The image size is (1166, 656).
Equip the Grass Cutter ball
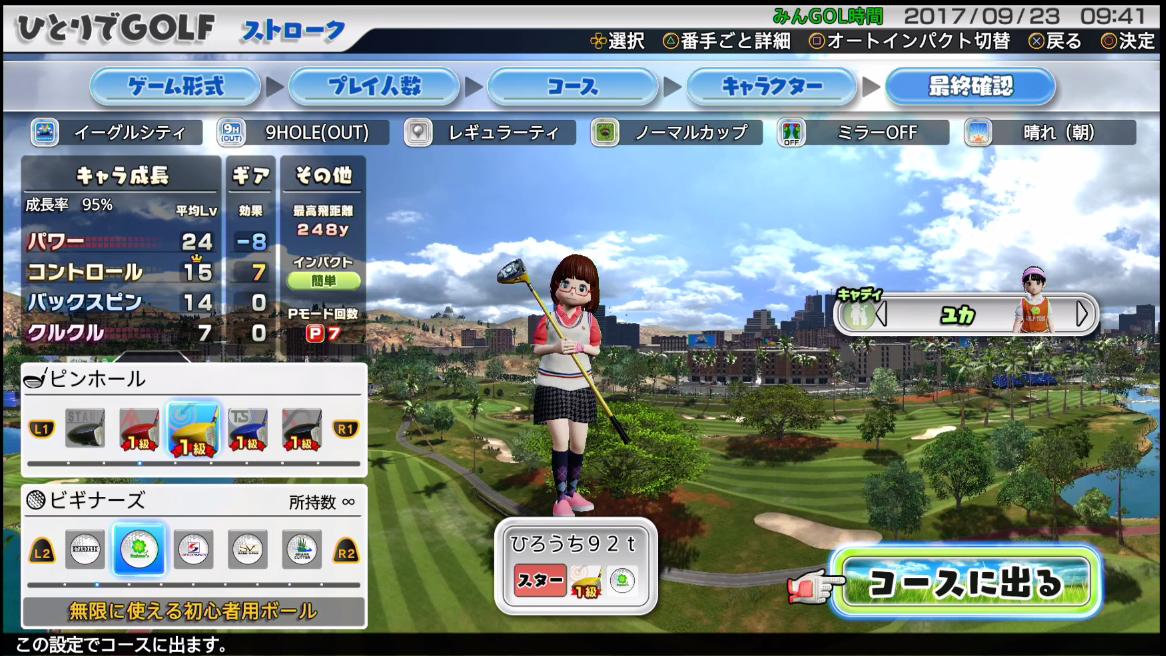coord(301,549)
